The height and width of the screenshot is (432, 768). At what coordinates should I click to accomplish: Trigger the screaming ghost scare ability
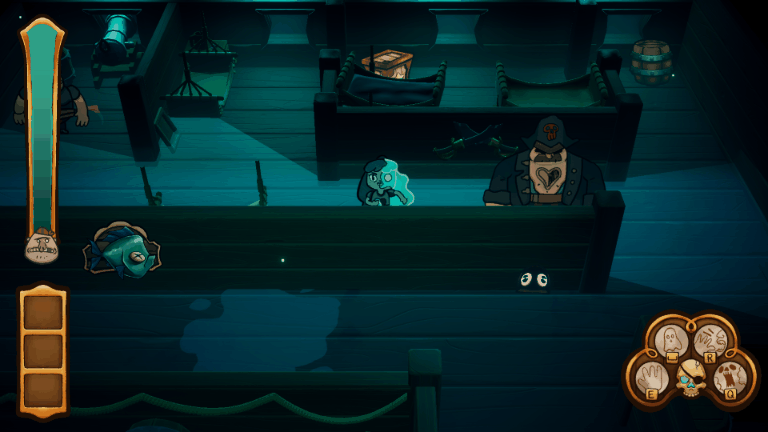pyautogui.click(x=731, y=377)
